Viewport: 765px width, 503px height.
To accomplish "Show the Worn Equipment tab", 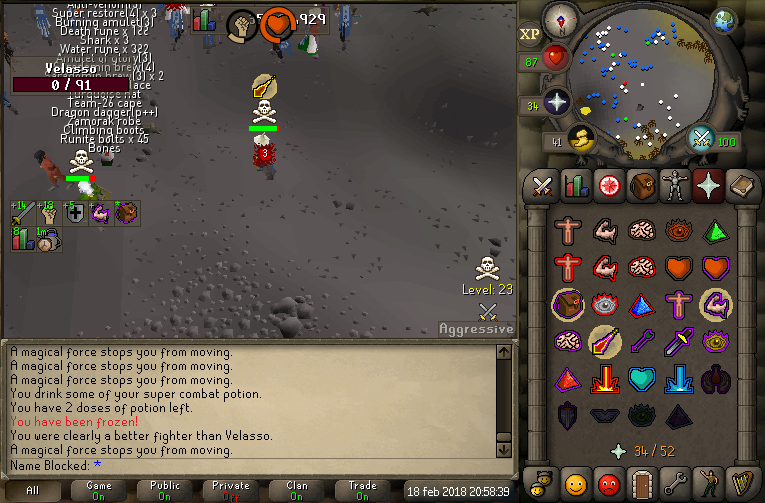I will coord(677,186).
